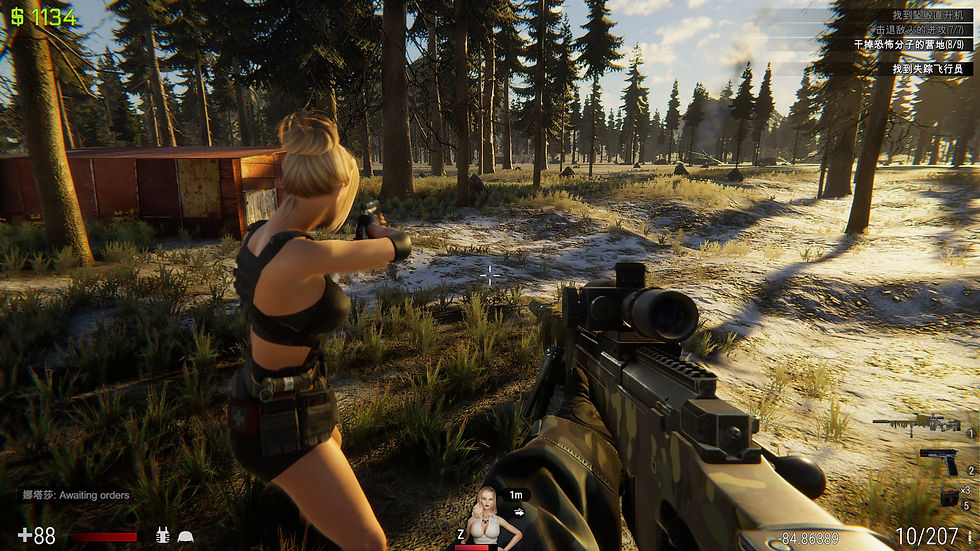
Task: Select the 干掉恐怖分子的营地 objective
Action: pyautogui.click(x=908, y=45)
